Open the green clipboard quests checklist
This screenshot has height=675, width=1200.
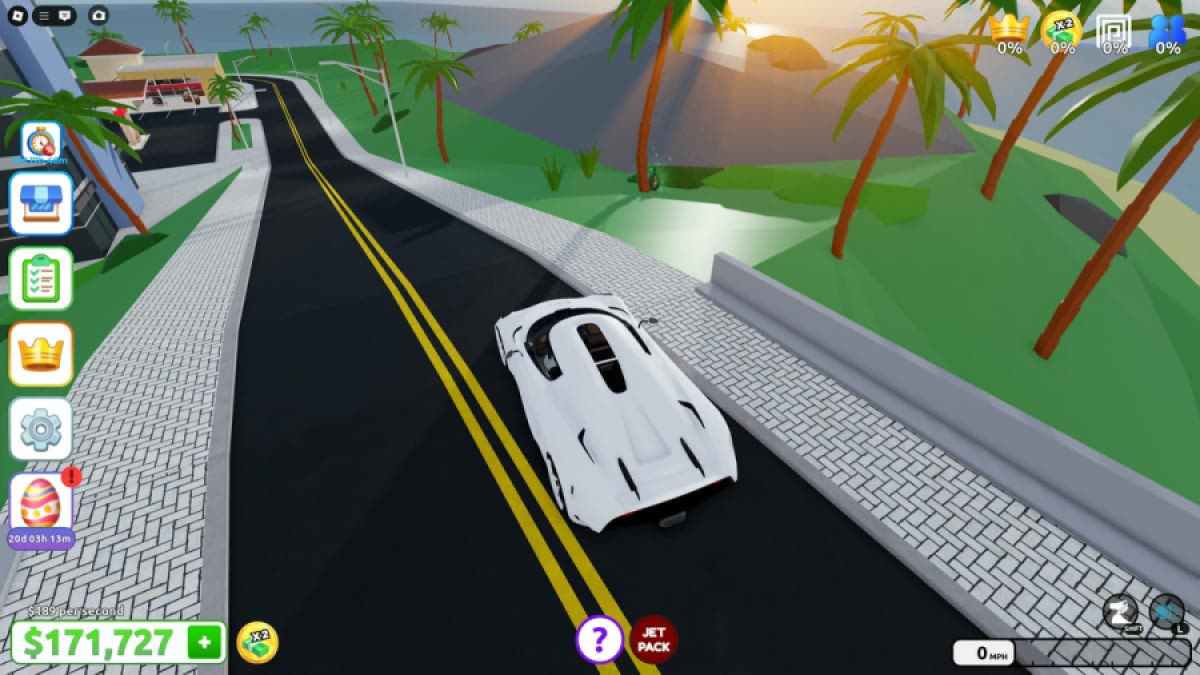(x=41, y=278)
